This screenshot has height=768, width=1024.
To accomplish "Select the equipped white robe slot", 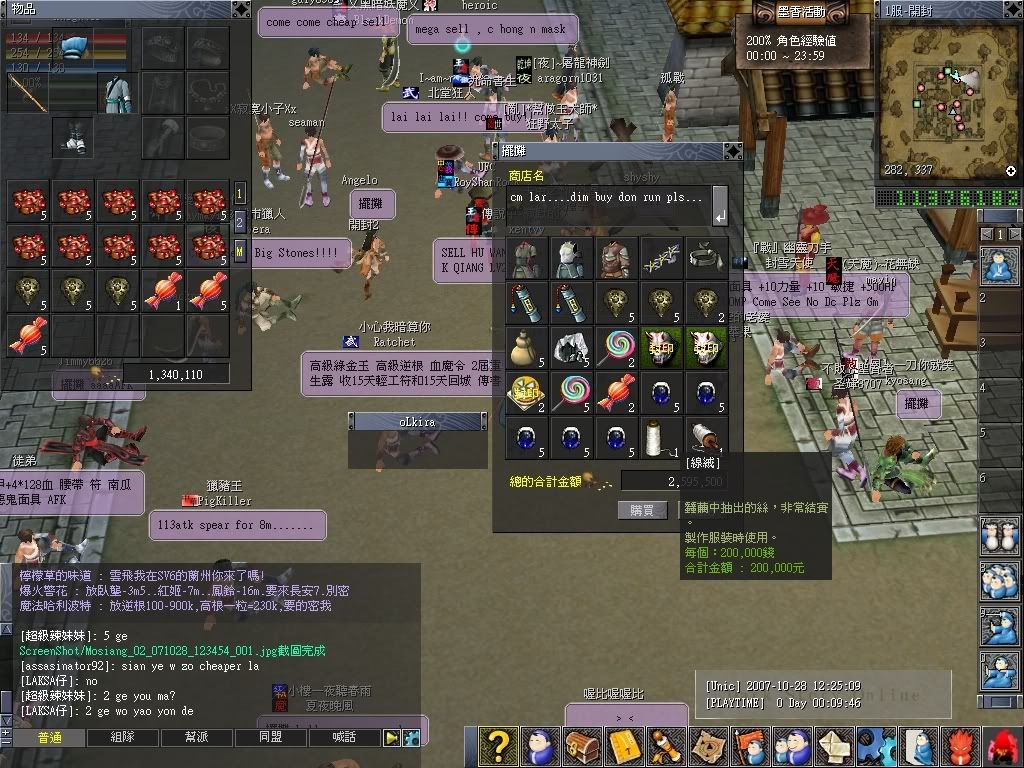I will click(x=118, y=93).
